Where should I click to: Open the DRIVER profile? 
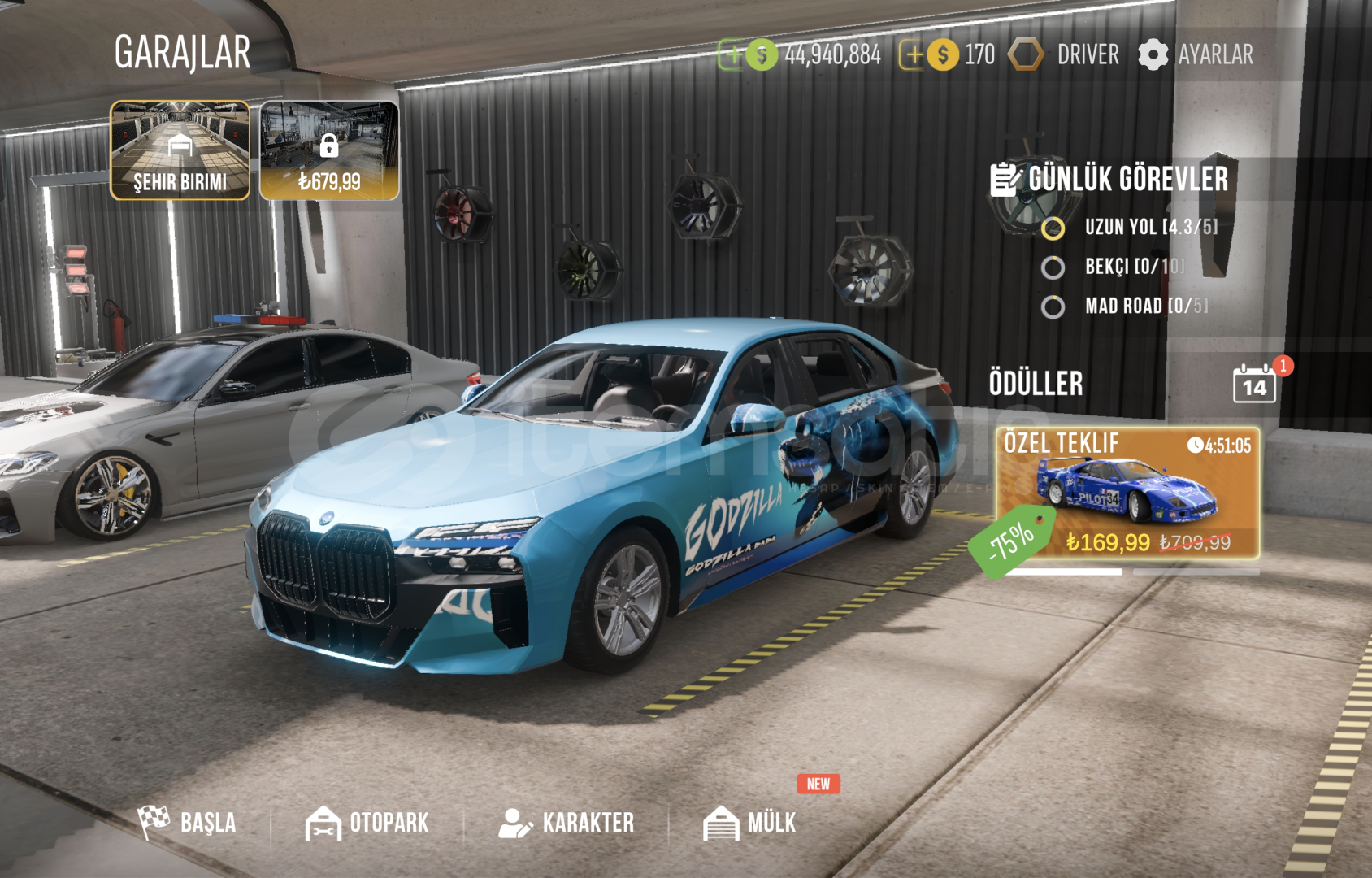1064,55
